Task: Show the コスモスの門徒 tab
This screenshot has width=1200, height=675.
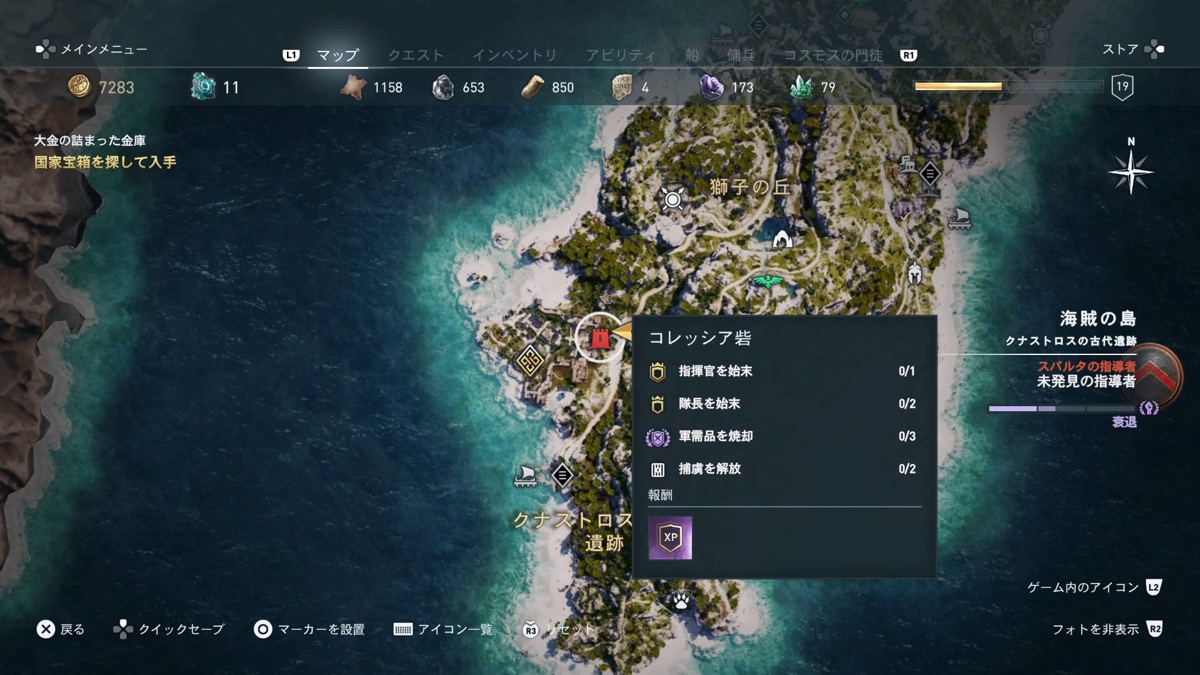Action: (x=833, y=55)
